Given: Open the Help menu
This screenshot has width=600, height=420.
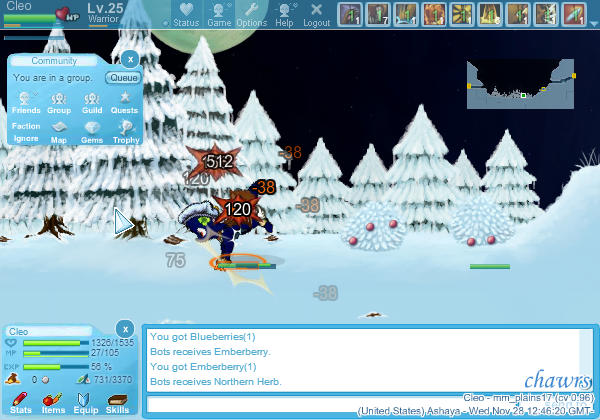Looking at the screenshot, I should (285, 14).
